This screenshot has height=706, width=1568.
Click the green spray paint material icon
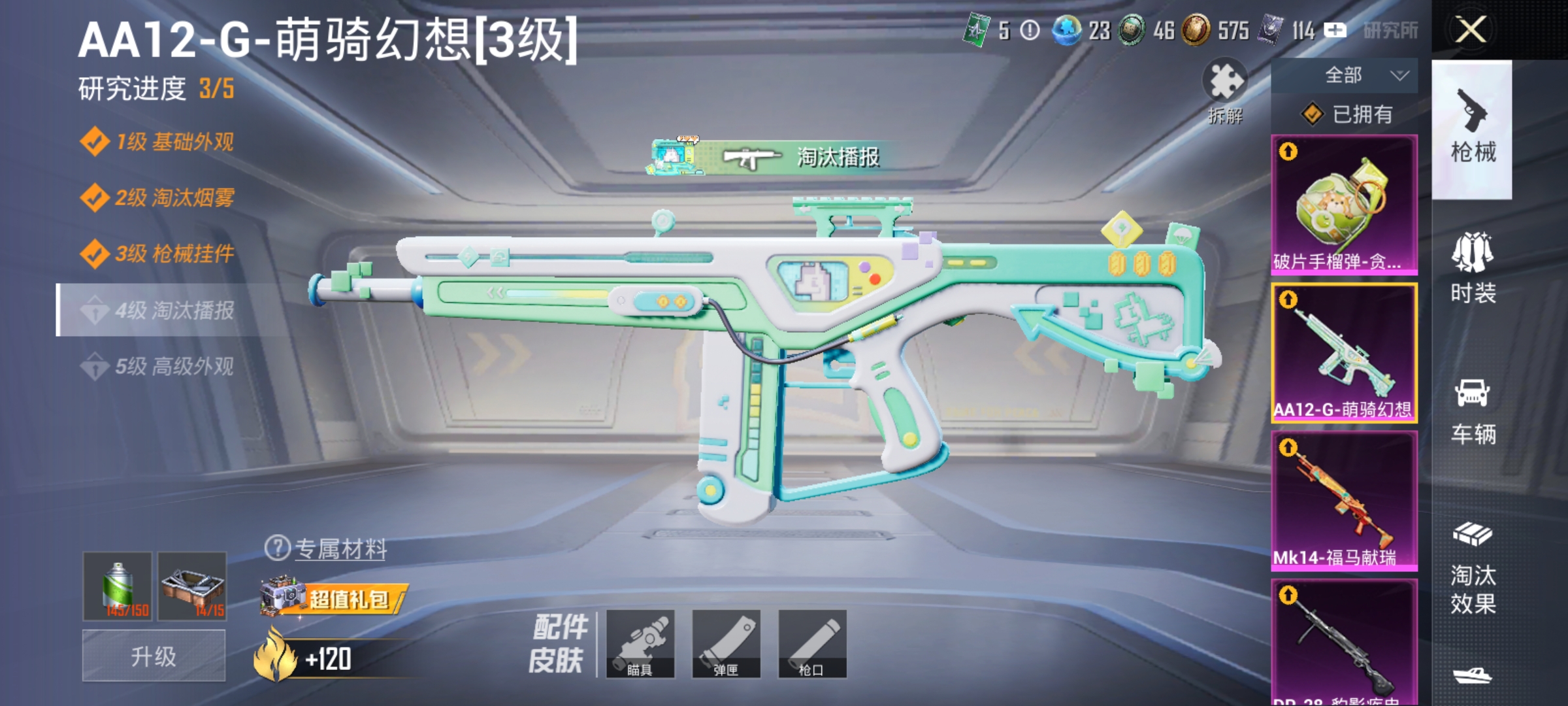(118, 585)
